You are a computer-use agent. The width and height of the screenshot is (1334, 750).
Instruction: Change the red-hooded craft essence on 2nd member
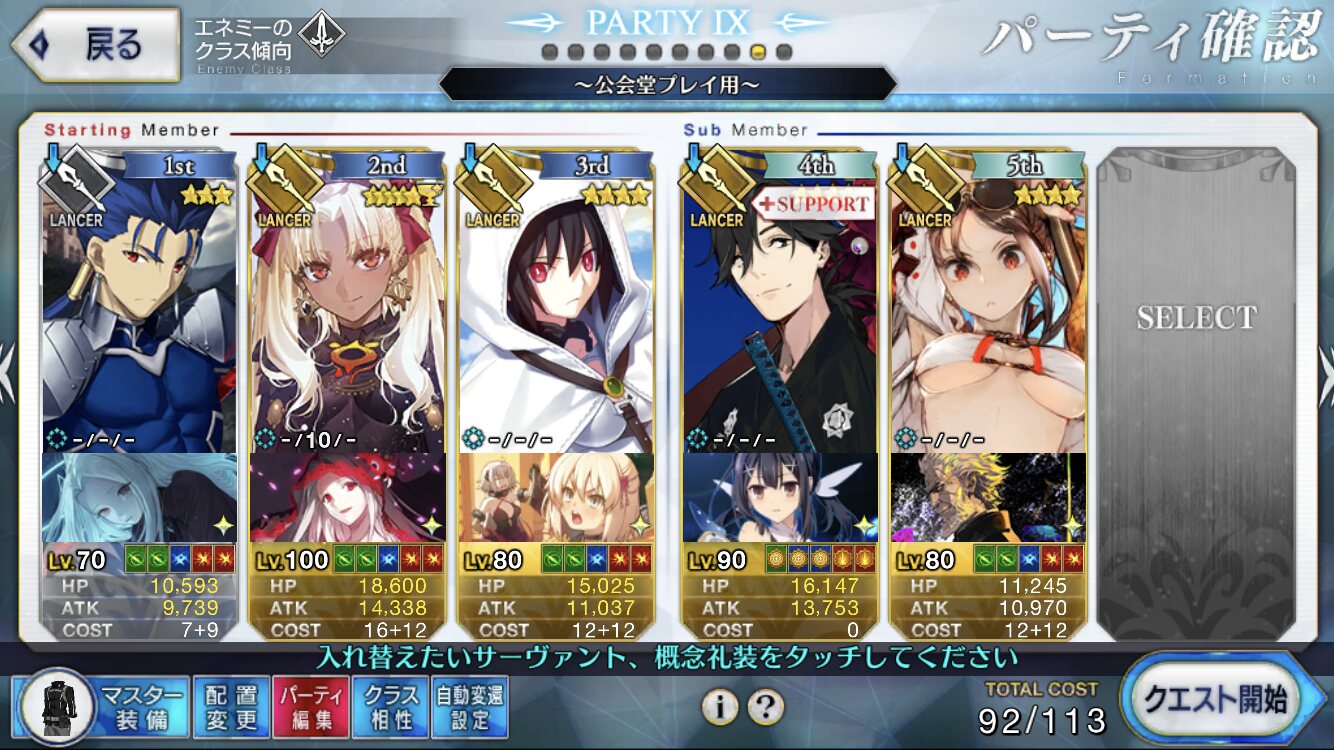pos(347,497)
